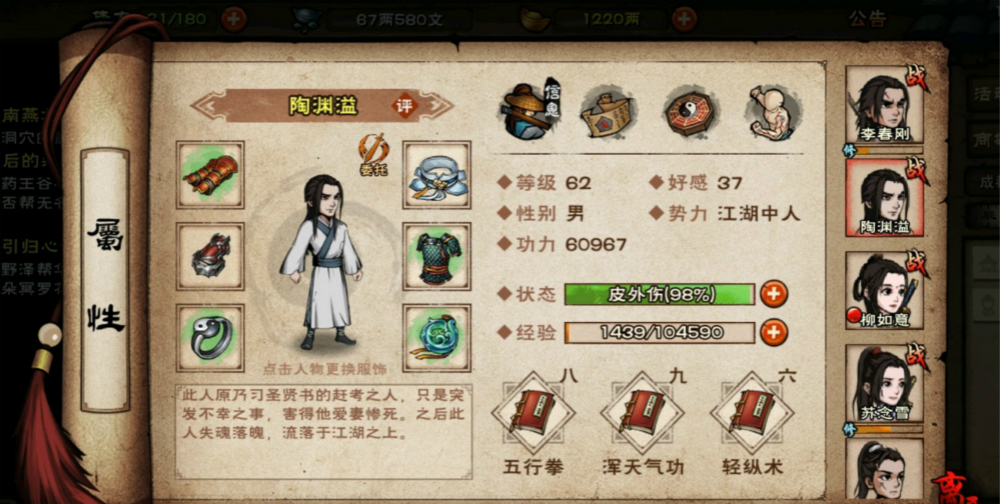Heal injury with the 状态 plus button

(773, 294)
